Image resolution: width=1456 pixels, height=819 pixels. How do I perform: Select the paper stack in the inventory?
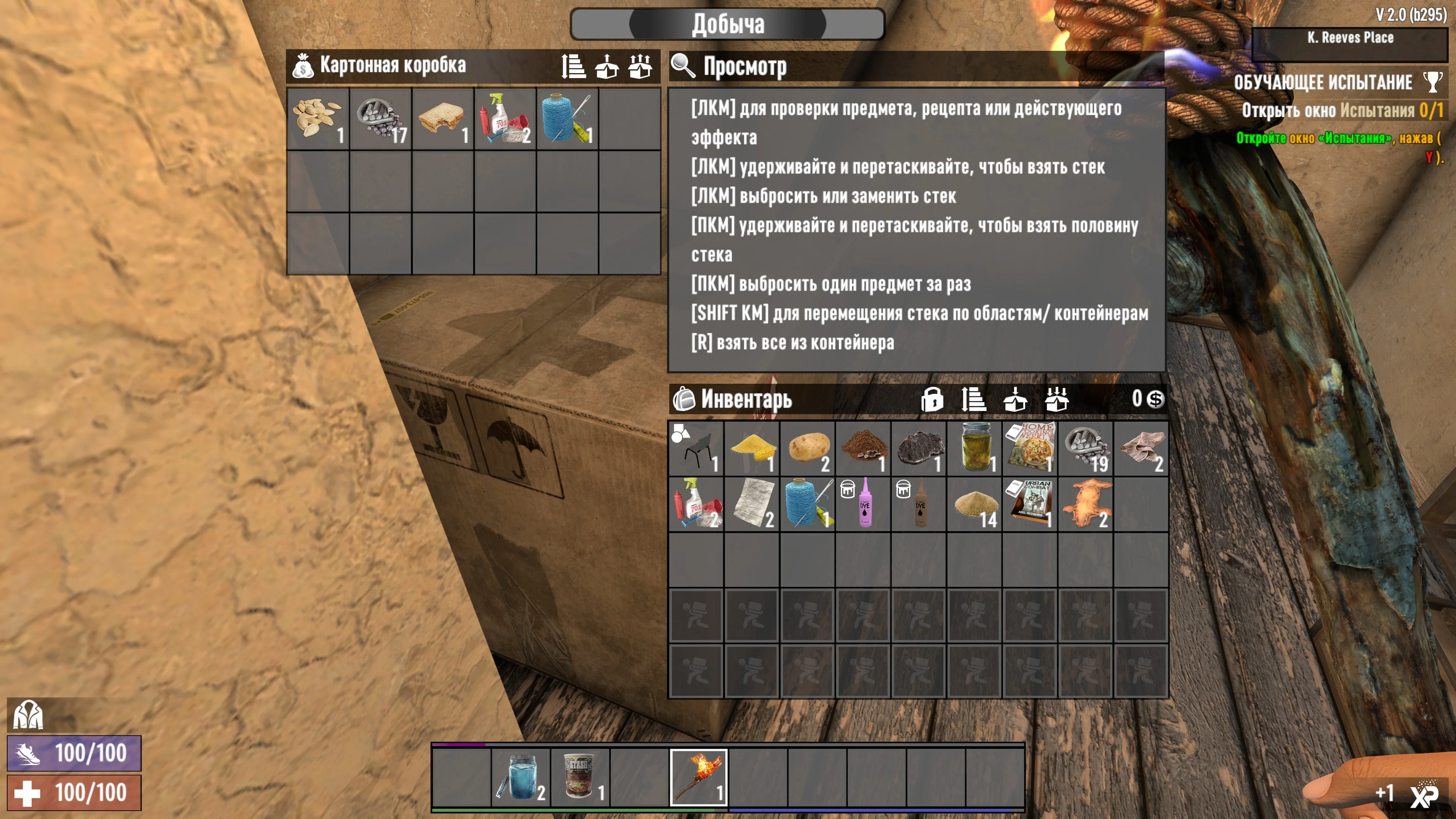click(x=752, y=504)
